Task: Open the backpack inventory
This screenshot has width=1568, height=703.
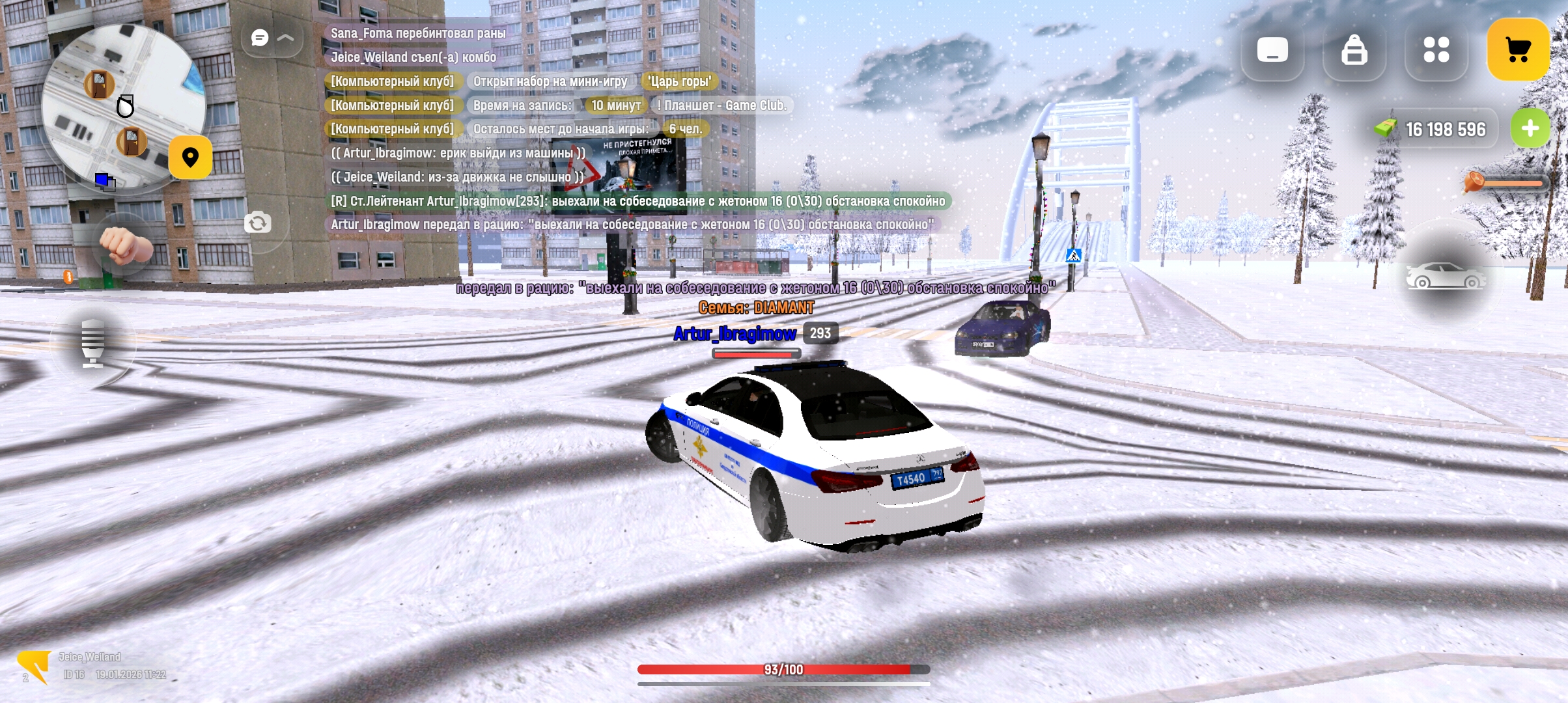Action: click(1354, 50)
